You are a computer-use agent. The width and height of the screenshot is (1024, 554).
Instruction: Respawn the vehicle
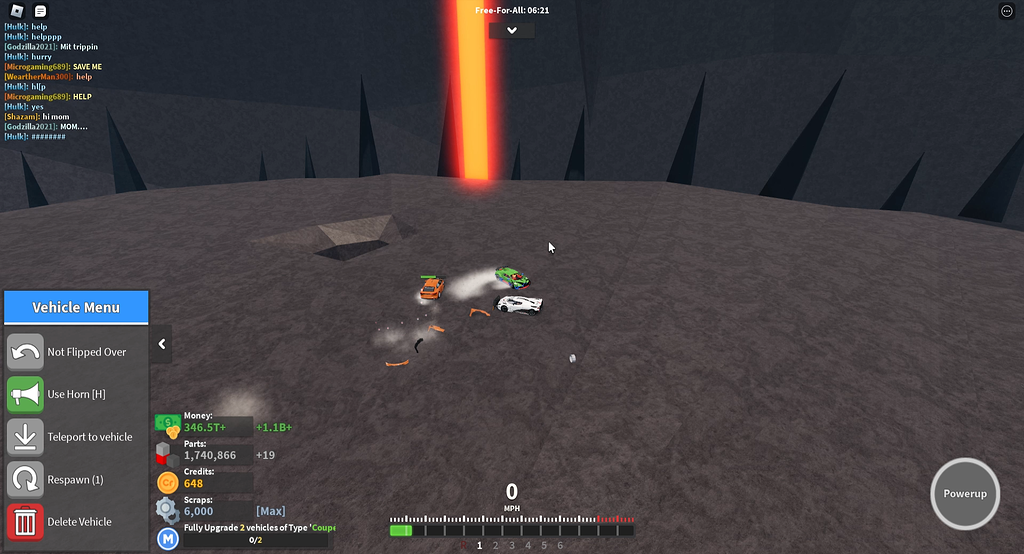[26, 479]
